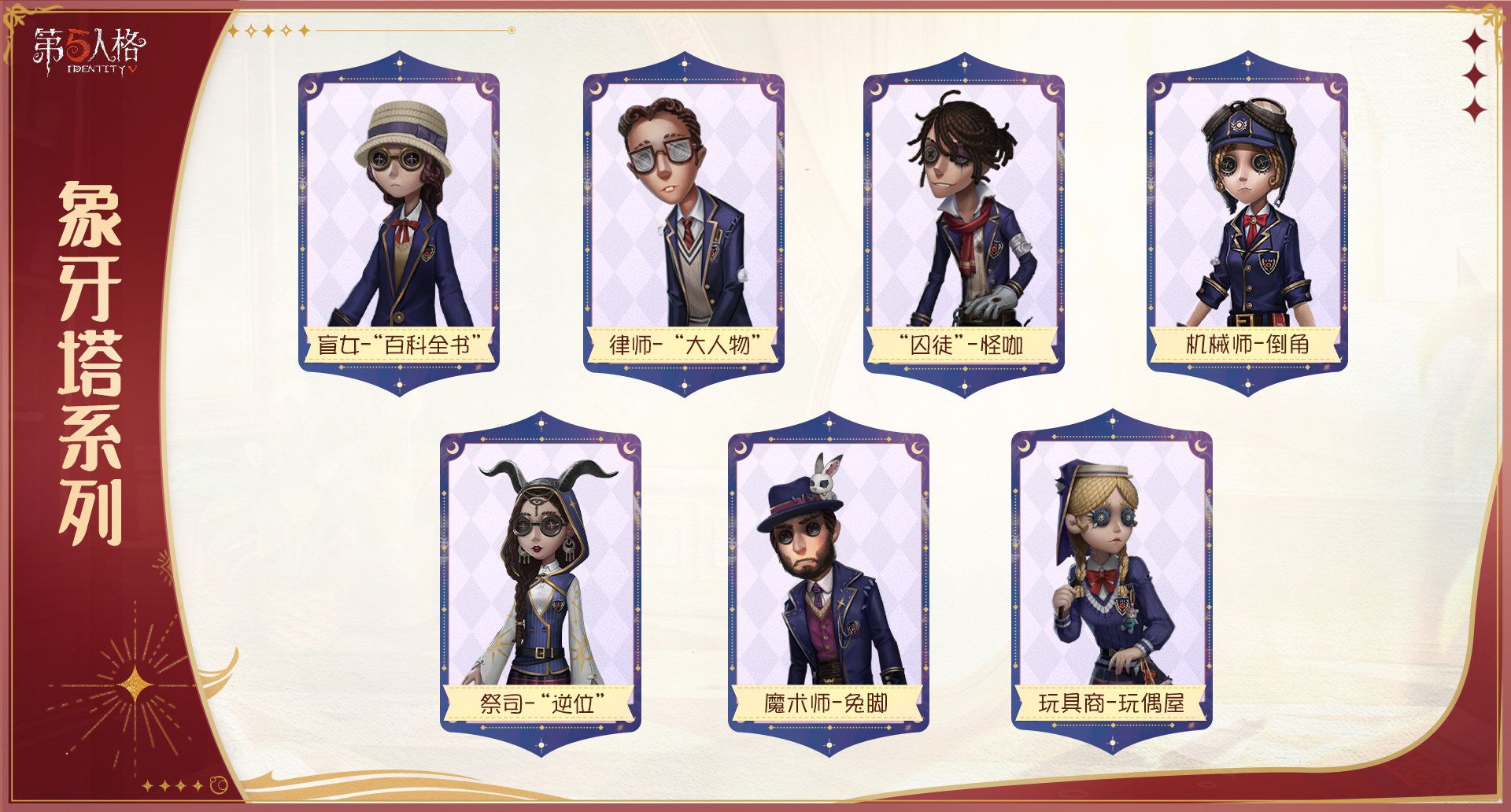The image size is (1511, 812).
Task: Select the 盲女-"百科全书" costume card
Action: tap(399, 224)
